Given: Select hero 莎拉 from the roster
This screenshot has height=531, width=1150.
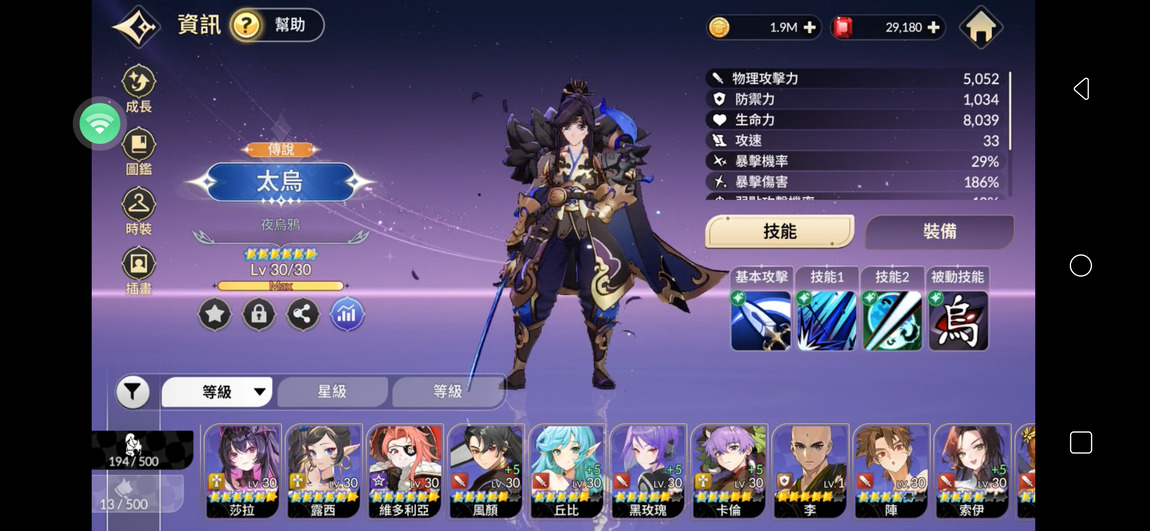Looking at the screenshot, I should pyautogui.click(x=243, y=470).
